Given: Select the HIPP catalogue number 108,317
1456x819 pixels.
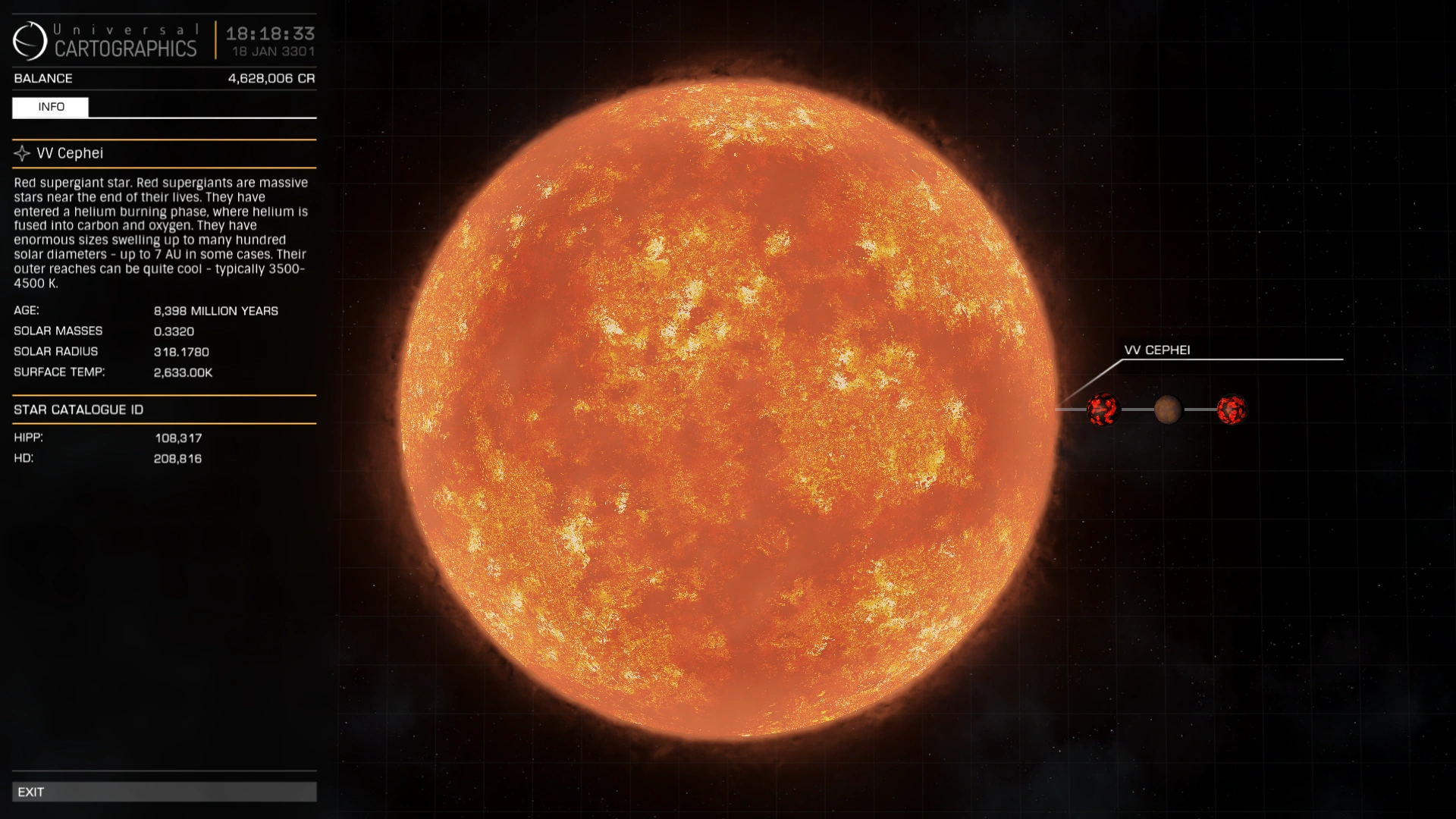Looking at the screenshot, I should [178, 438].
